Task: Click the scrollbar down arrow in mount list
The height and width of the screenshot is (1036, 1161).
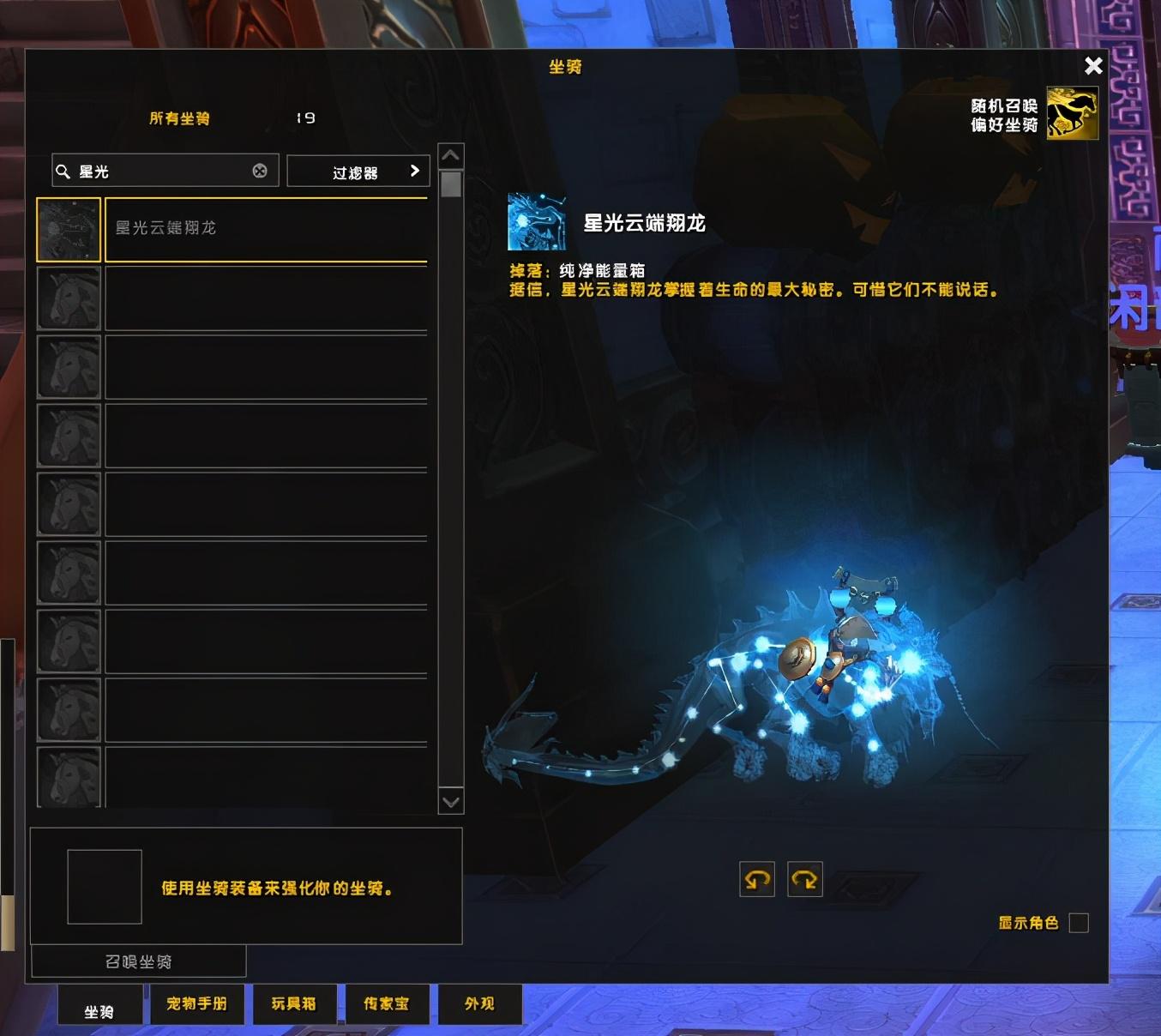Action: coord(450,800)
